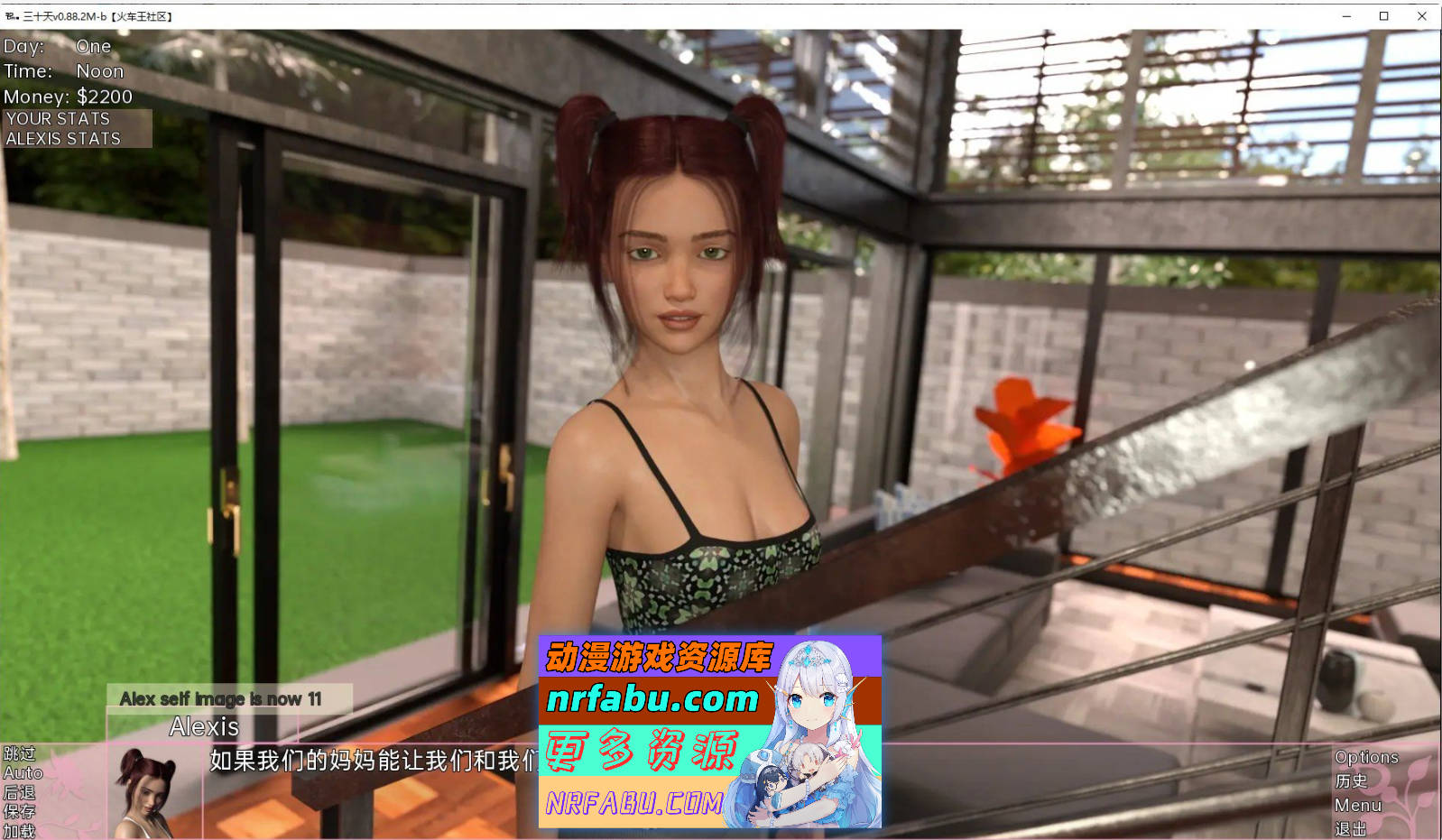Open the YOUR STATS panel
The width and height of the screenshot is (1442, 840).
[x=57, y=118]
